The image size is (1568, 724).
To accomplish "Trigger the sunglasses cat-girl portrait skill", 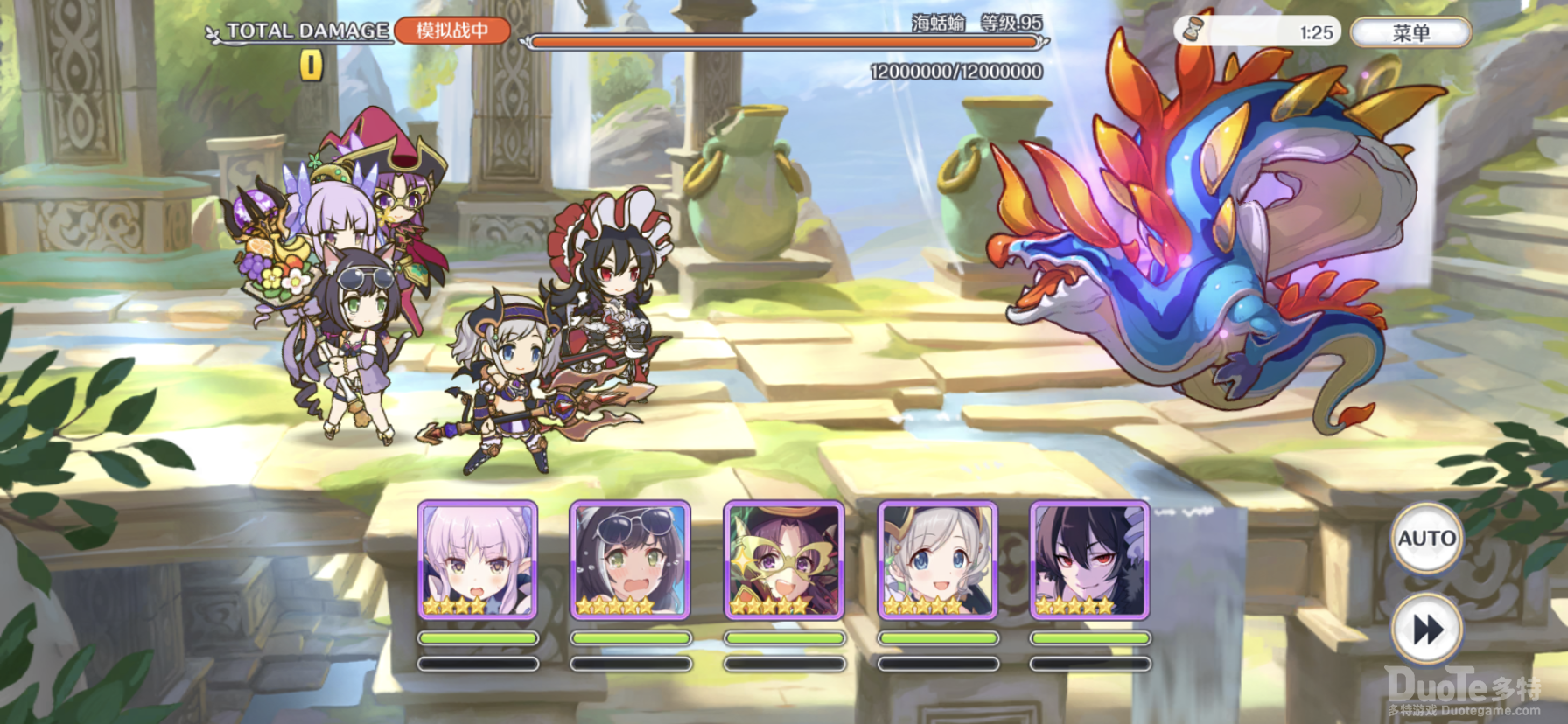I will tap(630, 560).
